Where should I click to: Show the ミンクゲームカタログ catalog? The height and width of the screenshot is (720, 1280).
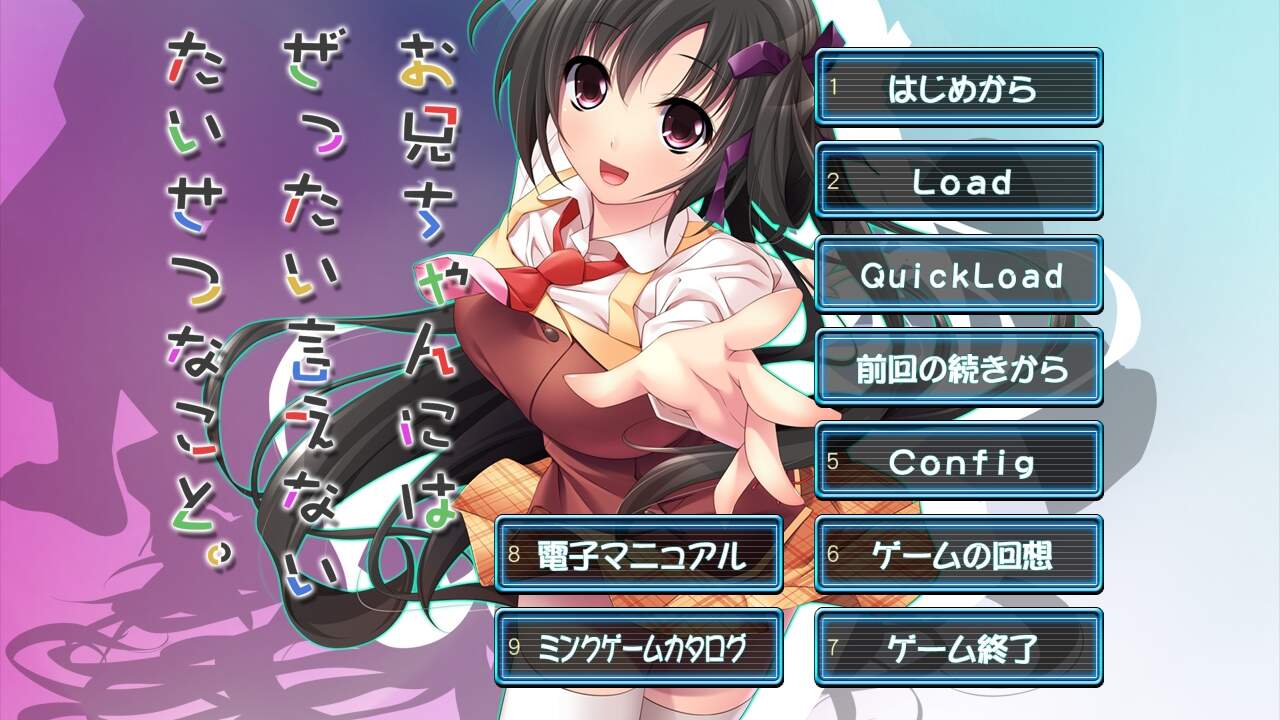click(638, 648)
